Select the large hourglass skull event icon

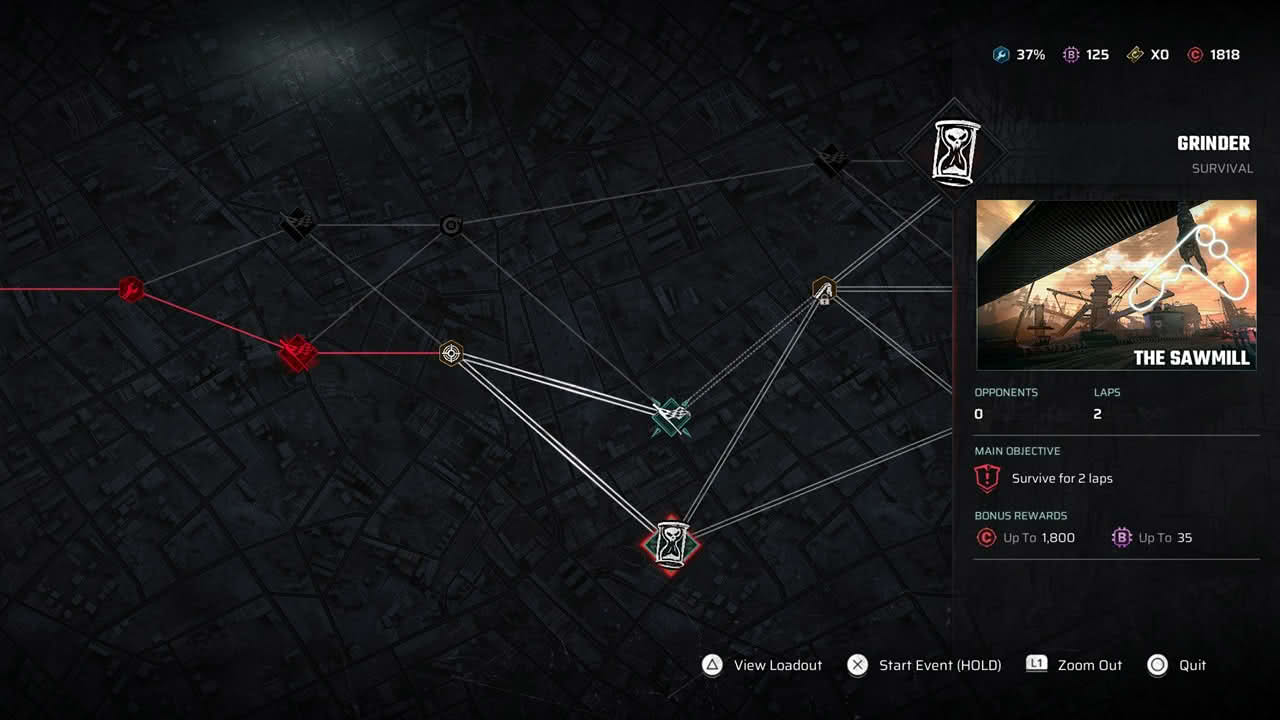click(x=955, y=150)
